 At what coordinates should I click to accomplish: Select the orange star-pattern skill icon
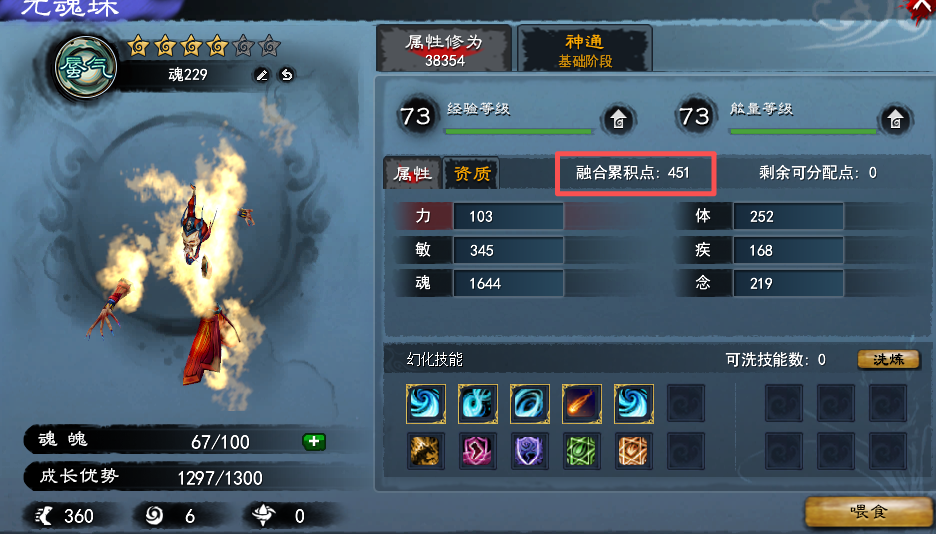[x=633, y=452]
